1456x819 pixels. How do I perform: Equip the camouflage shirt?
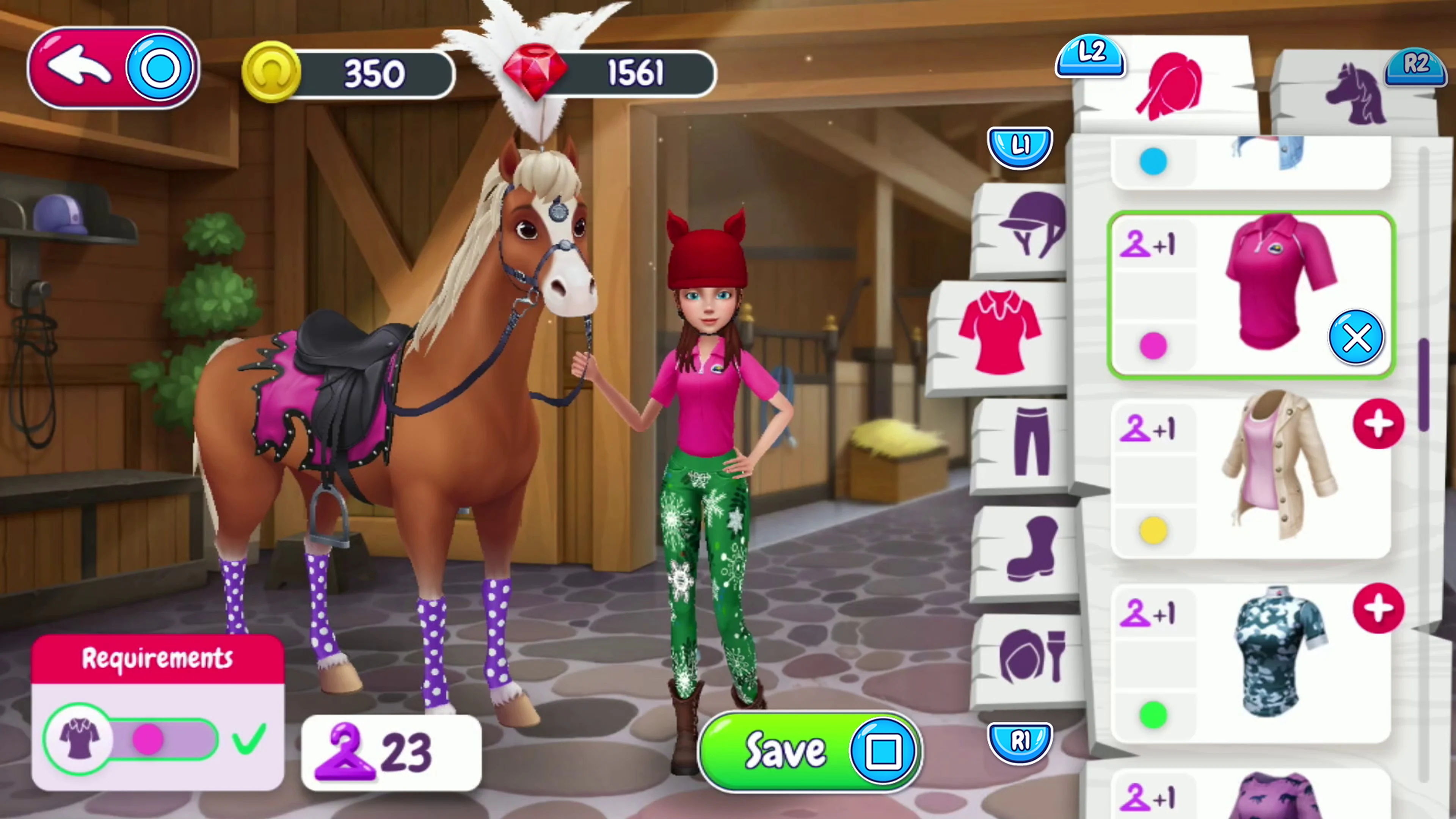(x=1379, y=610)
